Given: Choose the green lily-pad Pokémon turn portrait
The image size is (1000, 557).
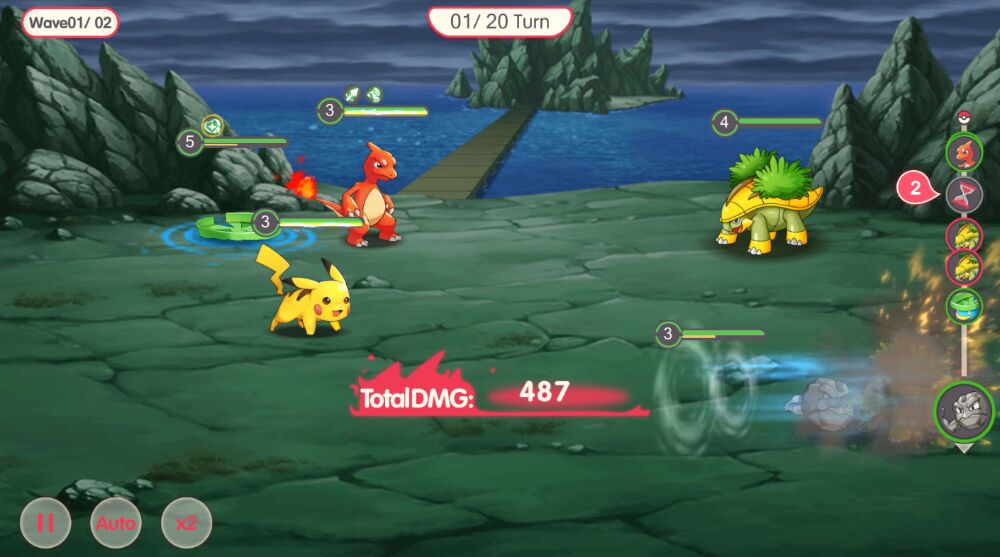Looking at the screenshot, I should pyautogui.click(x=964, y=305).
